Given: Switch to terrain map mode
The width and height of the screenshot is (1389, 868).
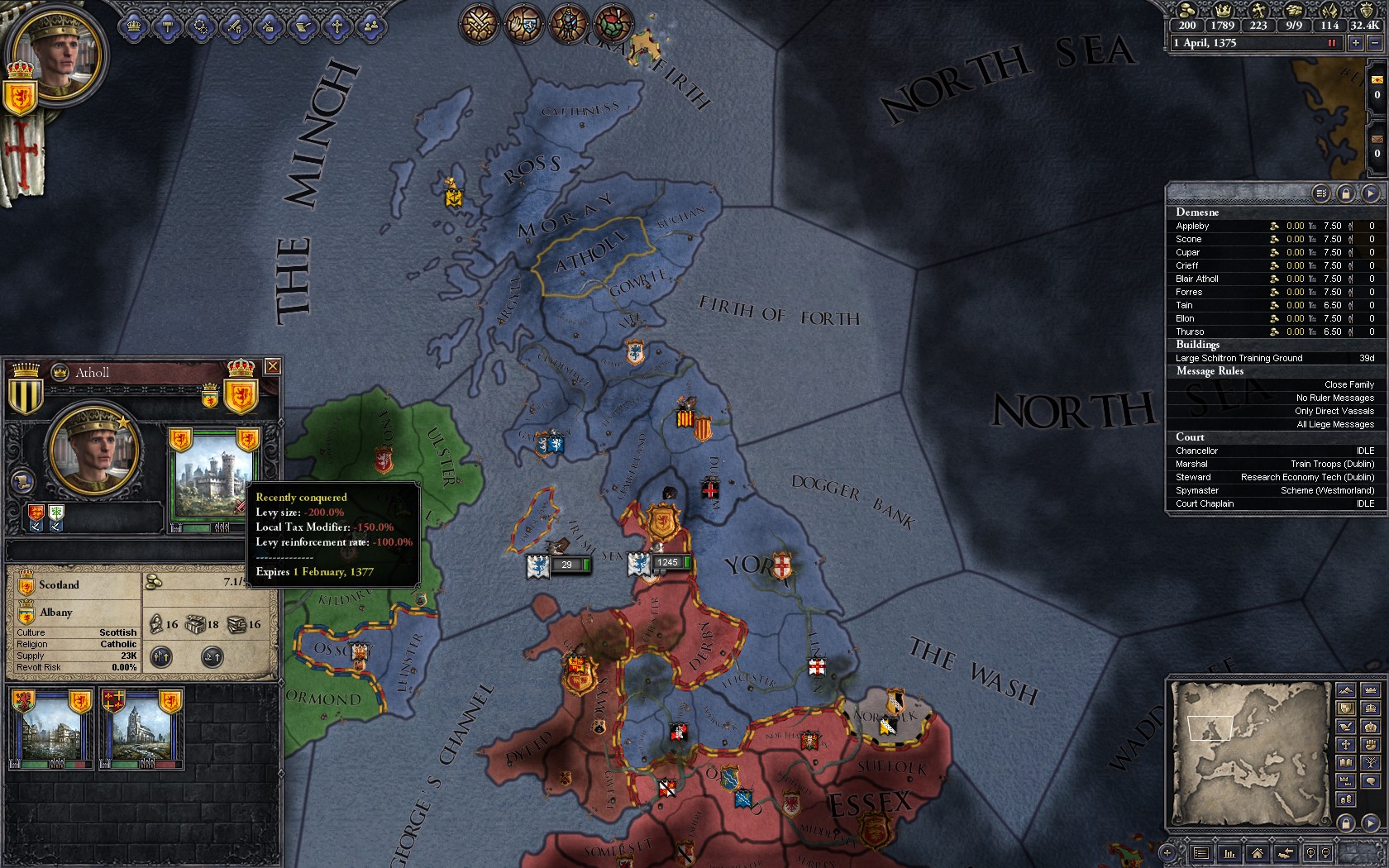Looking at the screenshot, I should coord(1346,689).
